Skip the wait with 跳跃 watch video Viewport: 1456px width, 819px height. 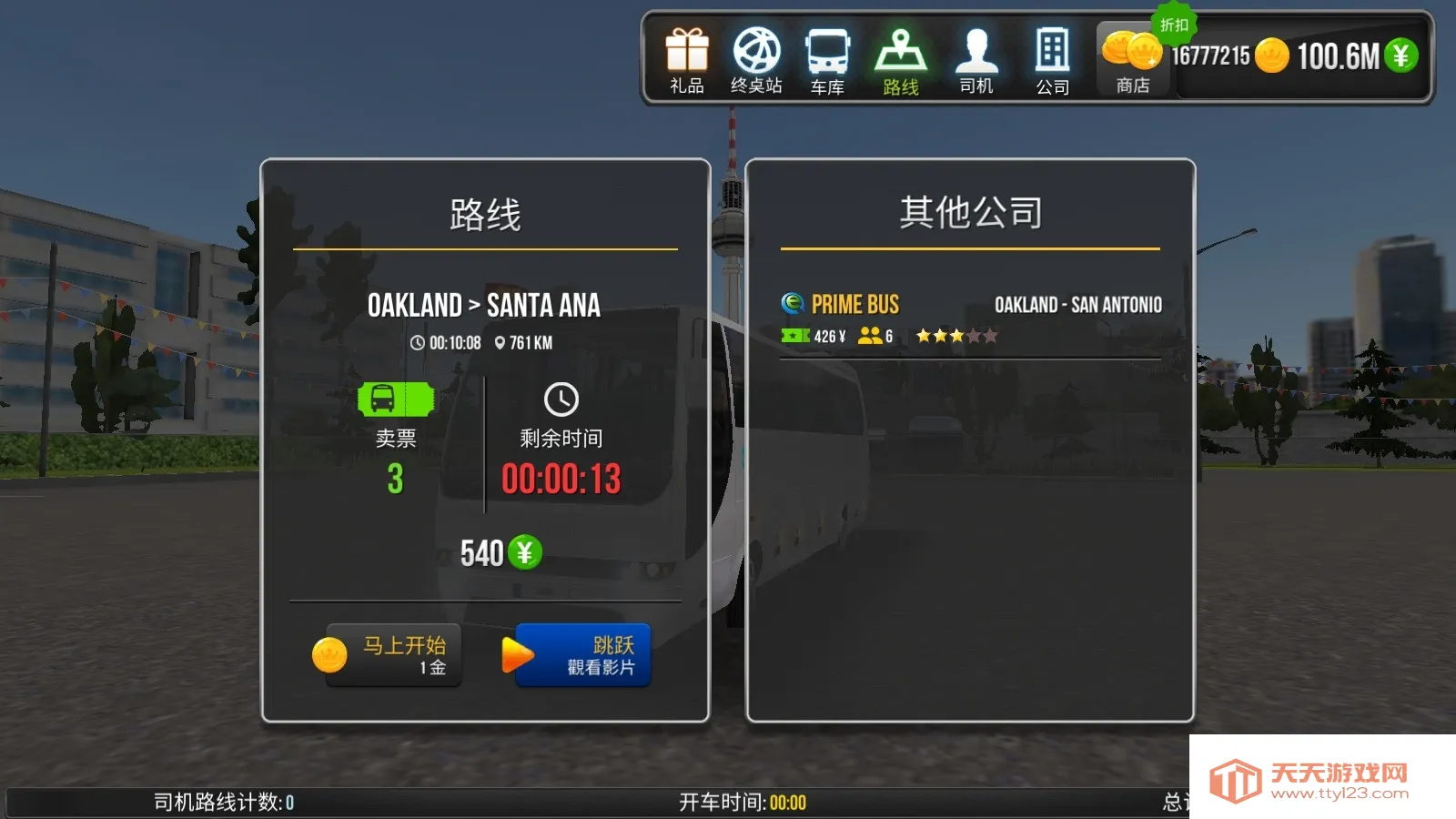582,655
